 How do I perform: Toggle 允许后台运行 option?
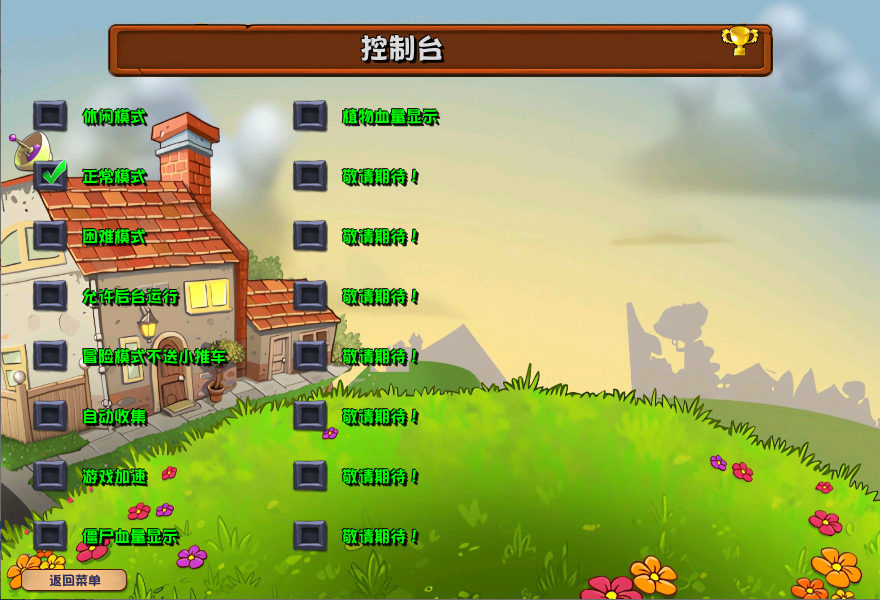coord(50,296)
